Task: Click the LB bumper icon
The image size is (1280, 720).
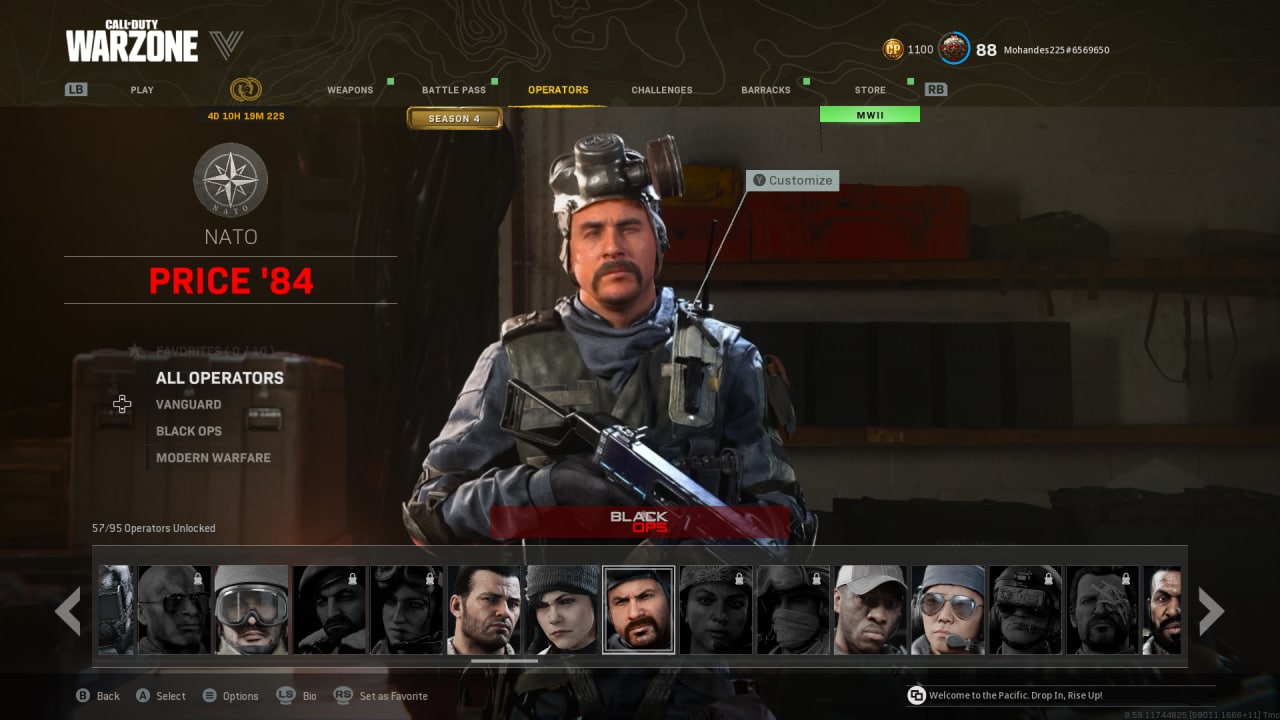Action: (75, 89)
